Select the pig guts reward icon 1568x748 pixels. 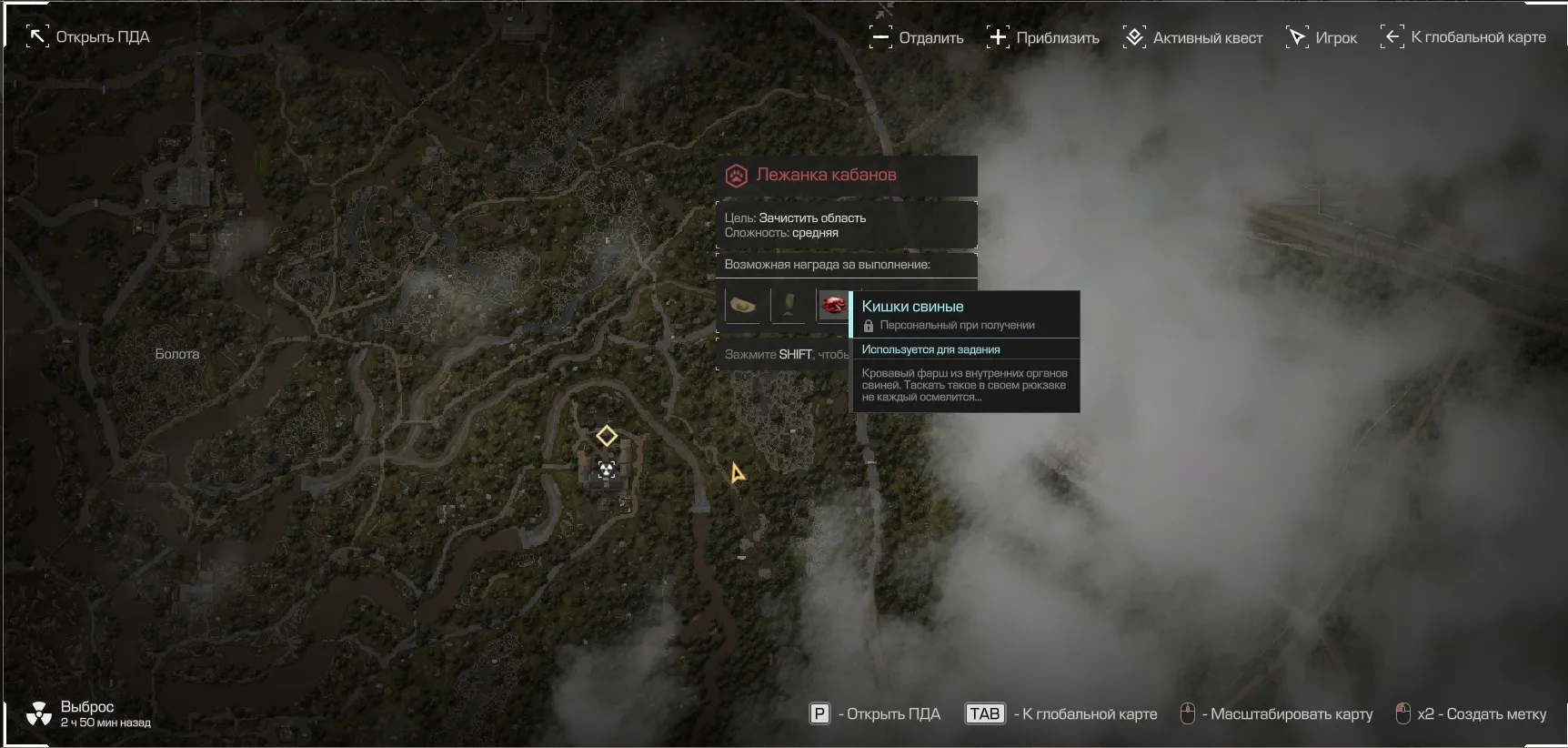(832, 306)
